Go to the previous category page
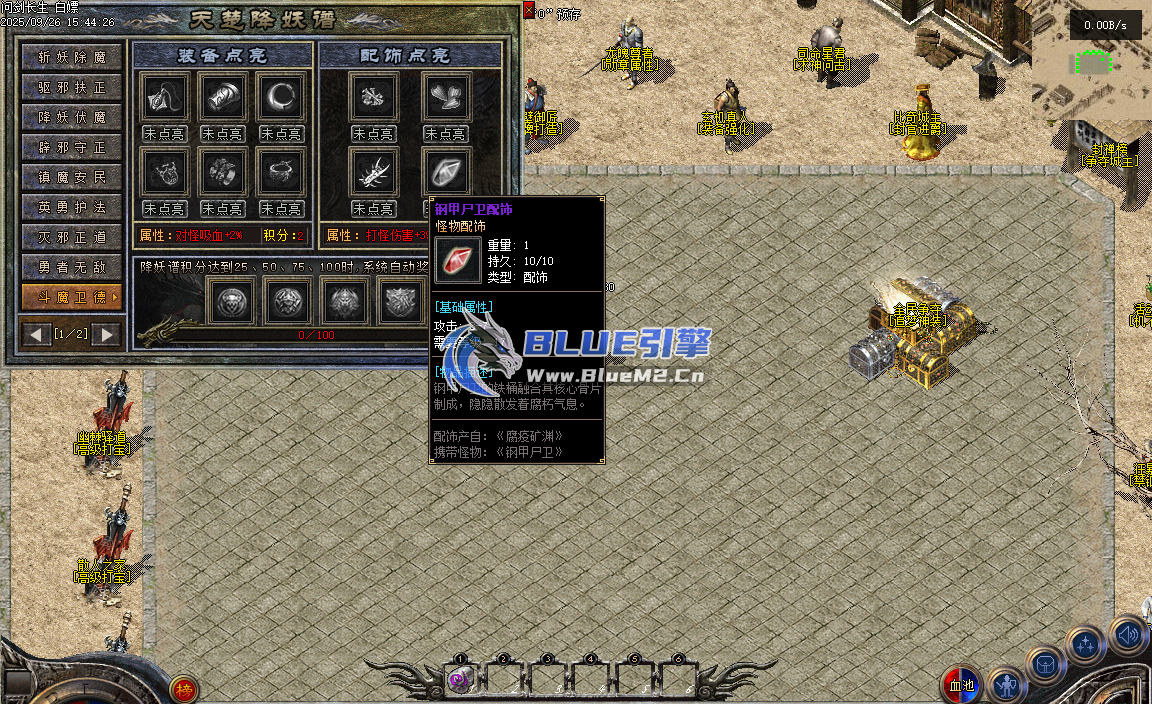This screenshot has height=704, width=1152. pyautogui.click(x=38, y=333)
